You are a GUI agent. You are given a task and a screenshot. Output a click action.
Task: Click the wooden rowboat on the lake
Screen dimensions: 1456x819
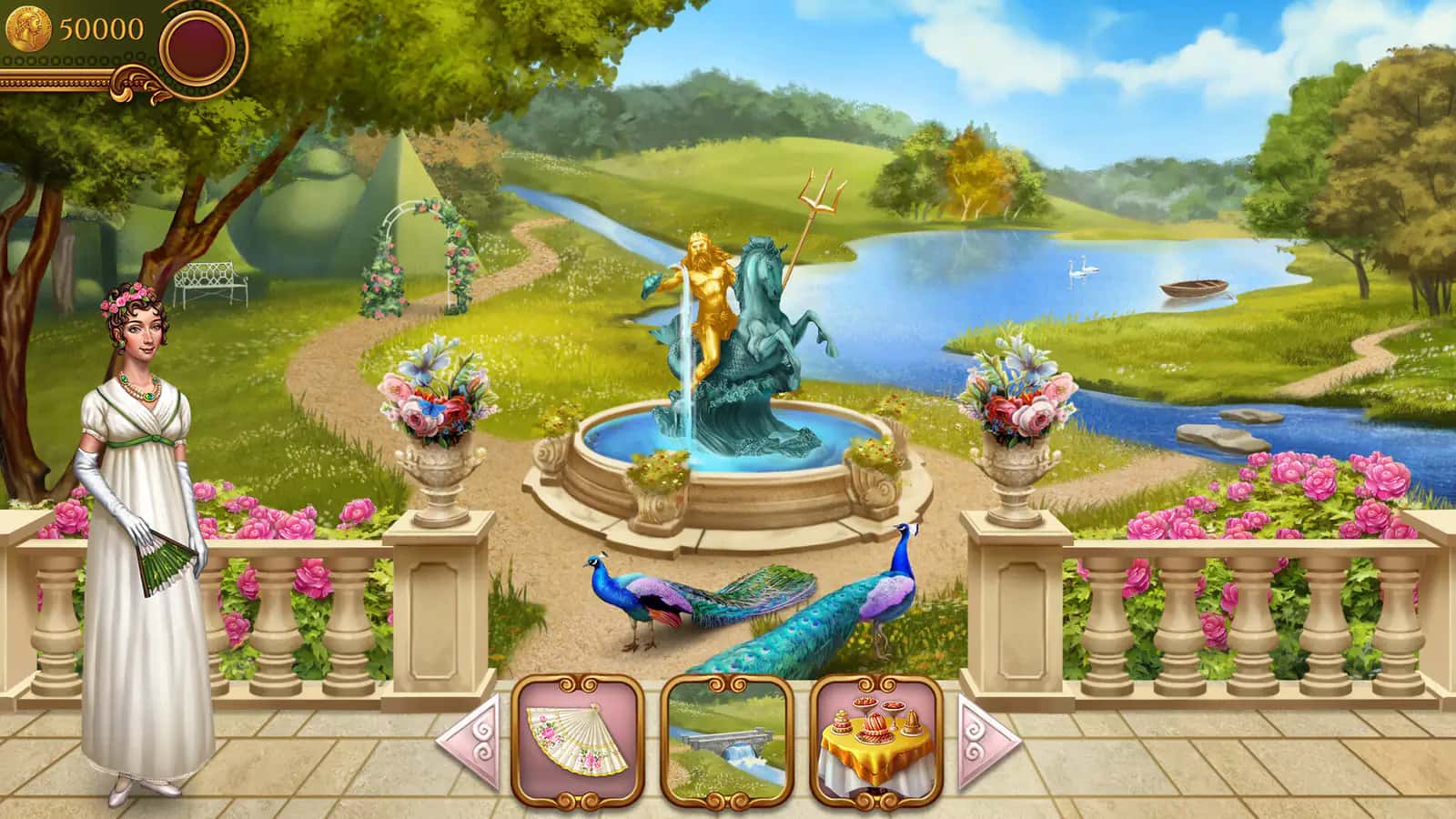pyautogui.click(x=1194, y=287)
